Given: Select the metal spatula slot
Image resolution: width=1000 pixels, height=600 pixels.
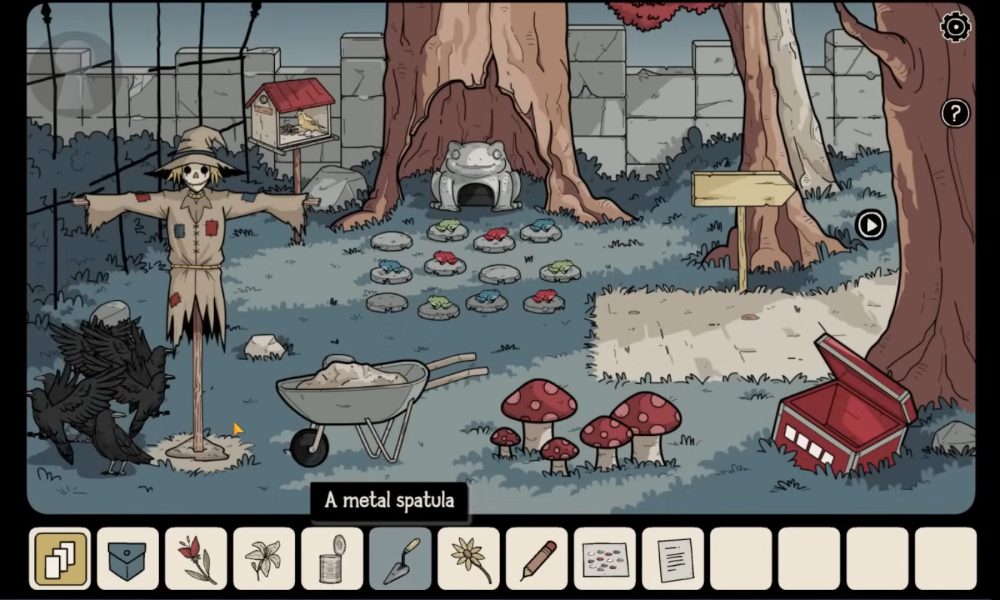Looking at the screenshot, I should point(400,558).
